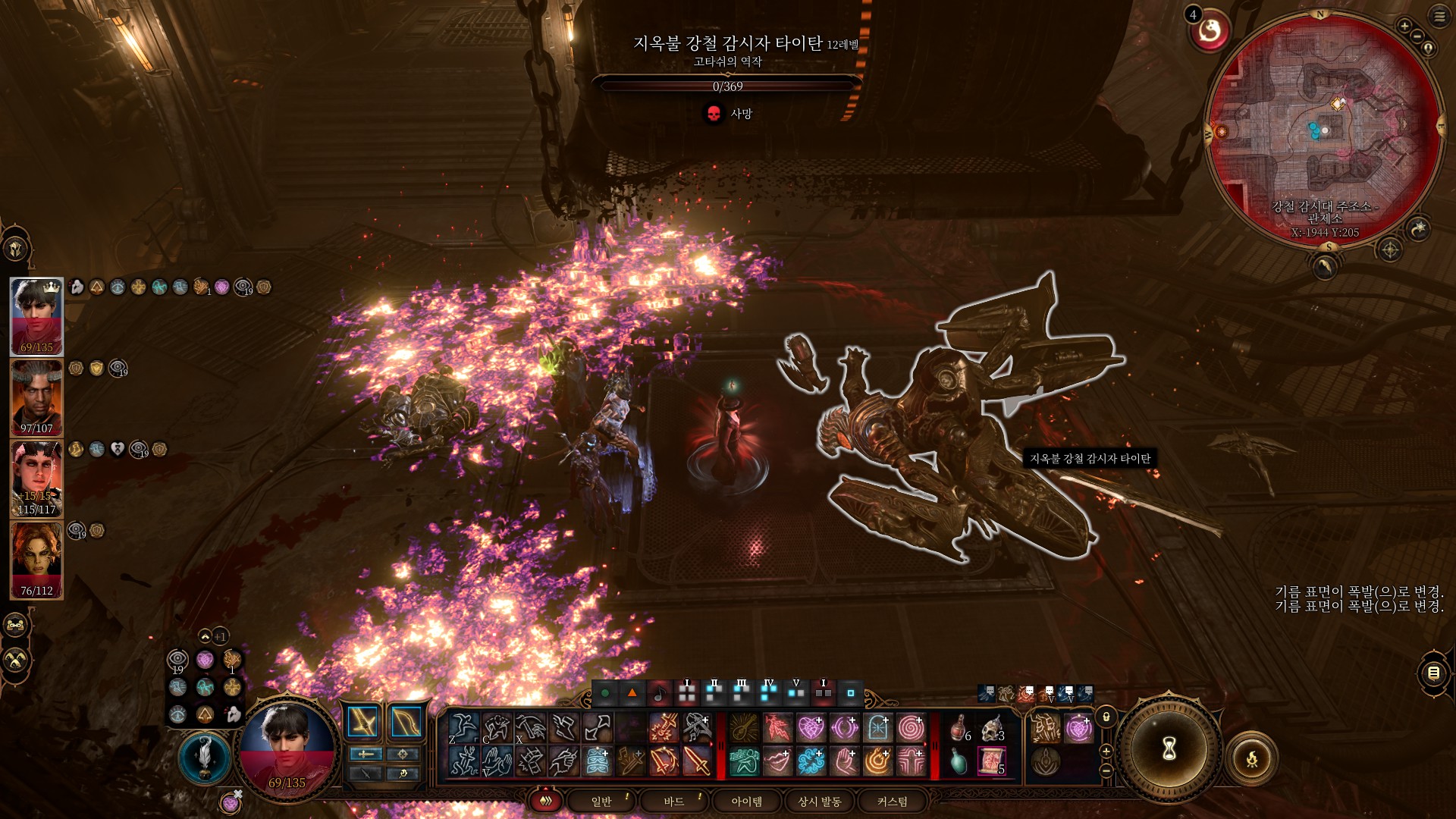Screen dimensions: 1456x819
Task: Select the red-haired companion portrait with 76/112 HP
Action: 36,560
